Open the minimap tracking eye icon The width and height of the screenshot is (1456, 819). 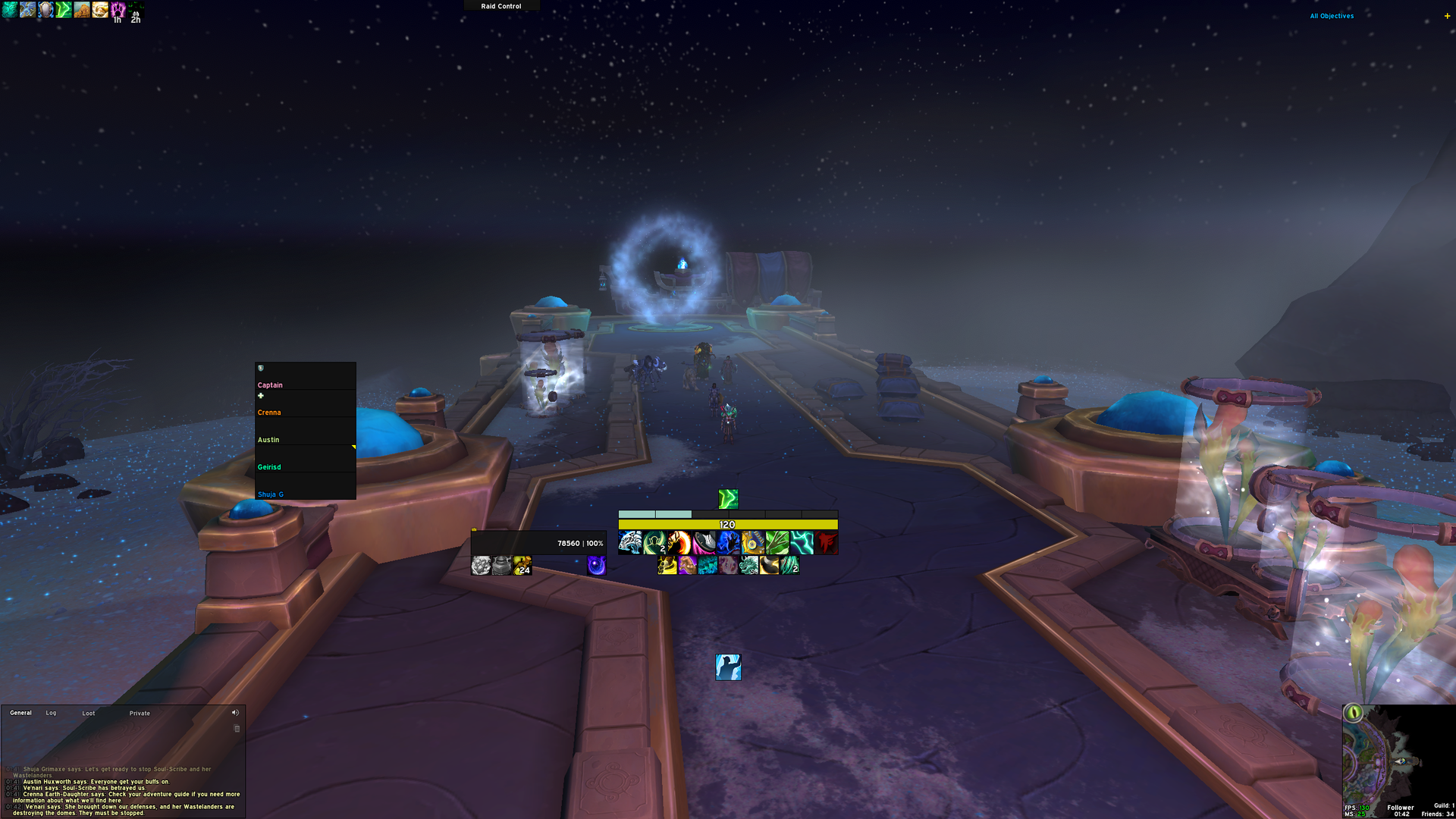point(1354,713)
